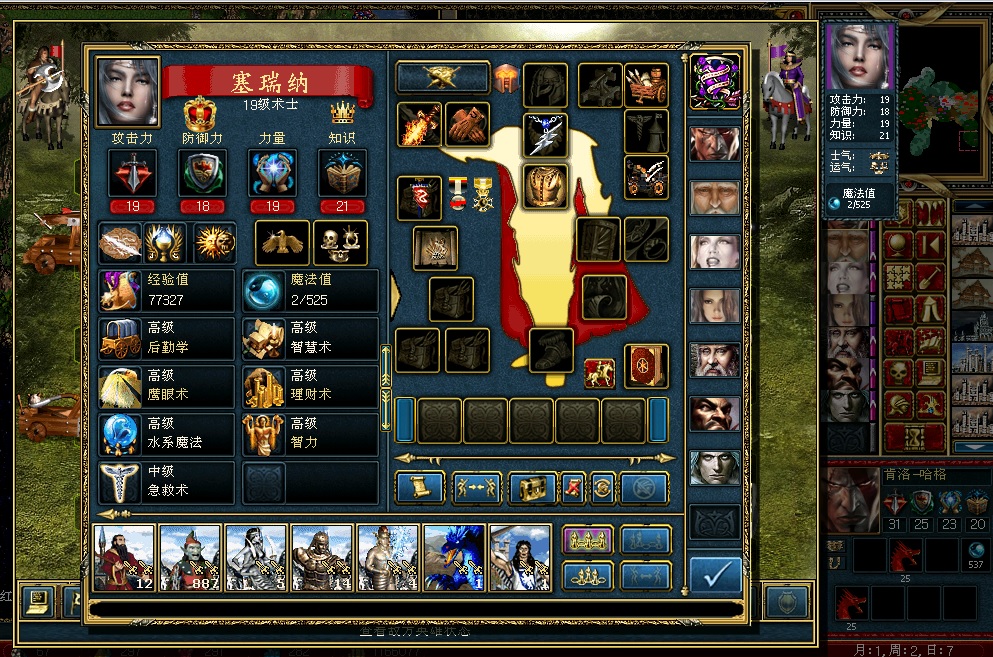Click the lightning pendant necklace slot
Viewport: 993px width, 657px height.
click(546, 135)
